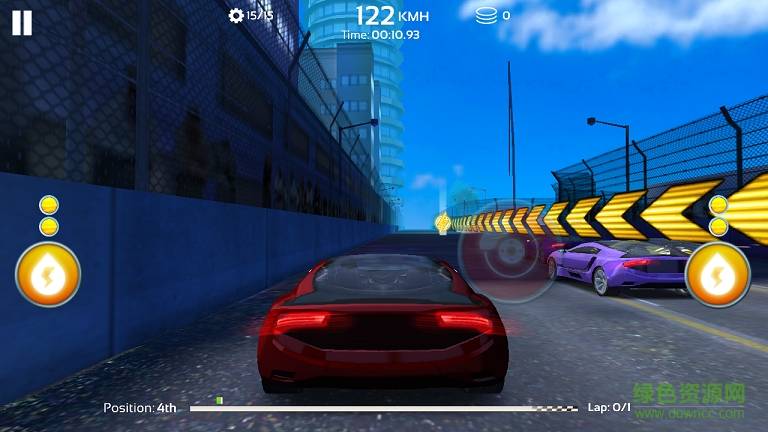Pause the race

click(x=22, y=23)
